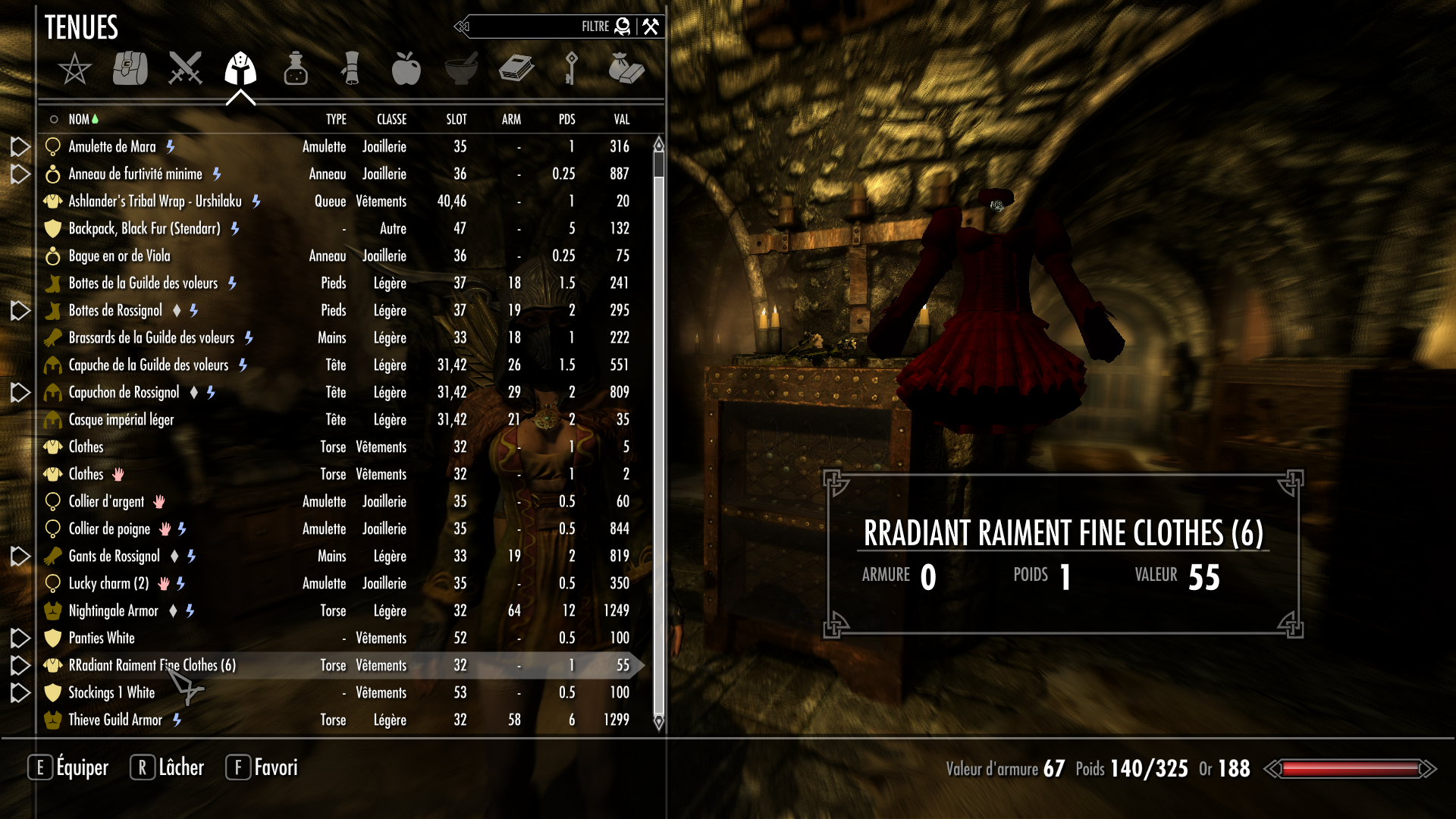Choose the Nightingale Armor row
Screen dimensions: 1456x819
pos(114,610)
